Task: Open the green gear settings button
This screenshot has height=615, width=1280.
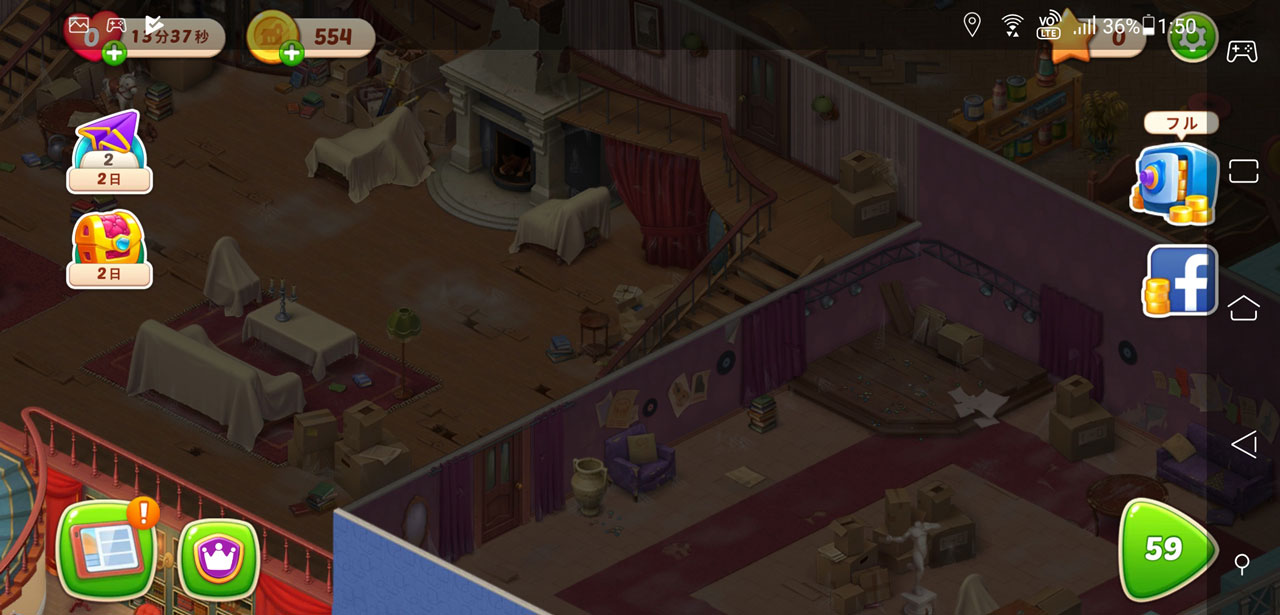Action: [1192, 38]
